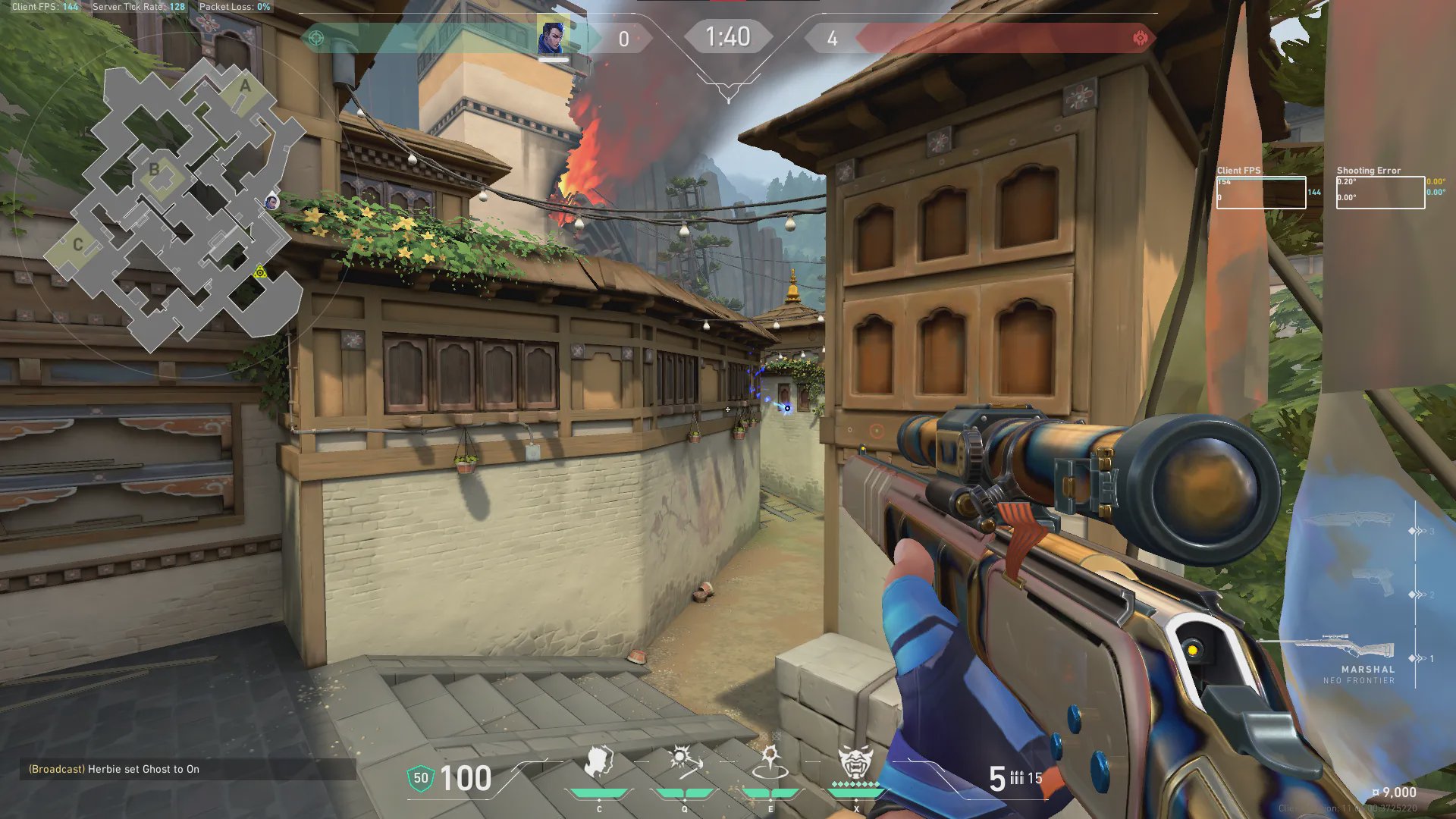Use the Blindside flash ability icon

point(684,762)
